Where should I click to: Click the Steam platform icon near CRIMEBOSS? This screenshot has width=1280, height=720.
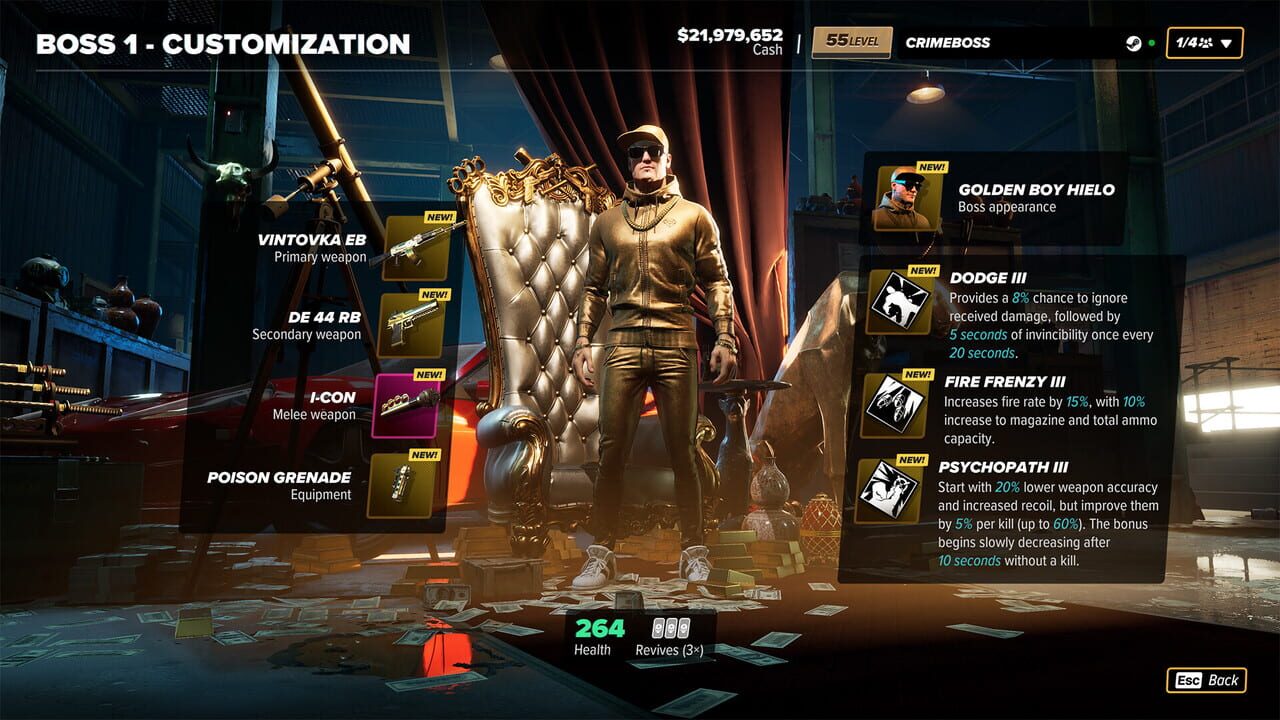1132,42
